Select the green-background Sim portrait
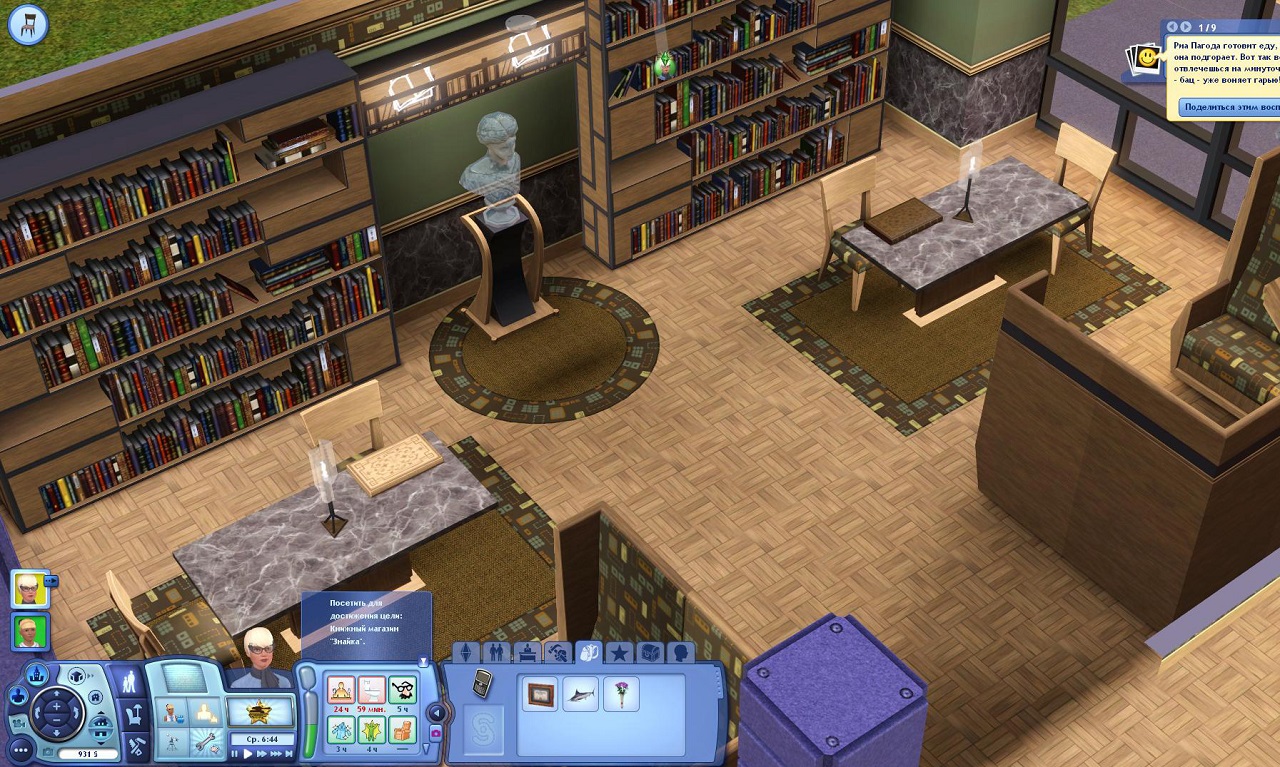This screenshot has width=1280, height=767. tap(30, 633)
